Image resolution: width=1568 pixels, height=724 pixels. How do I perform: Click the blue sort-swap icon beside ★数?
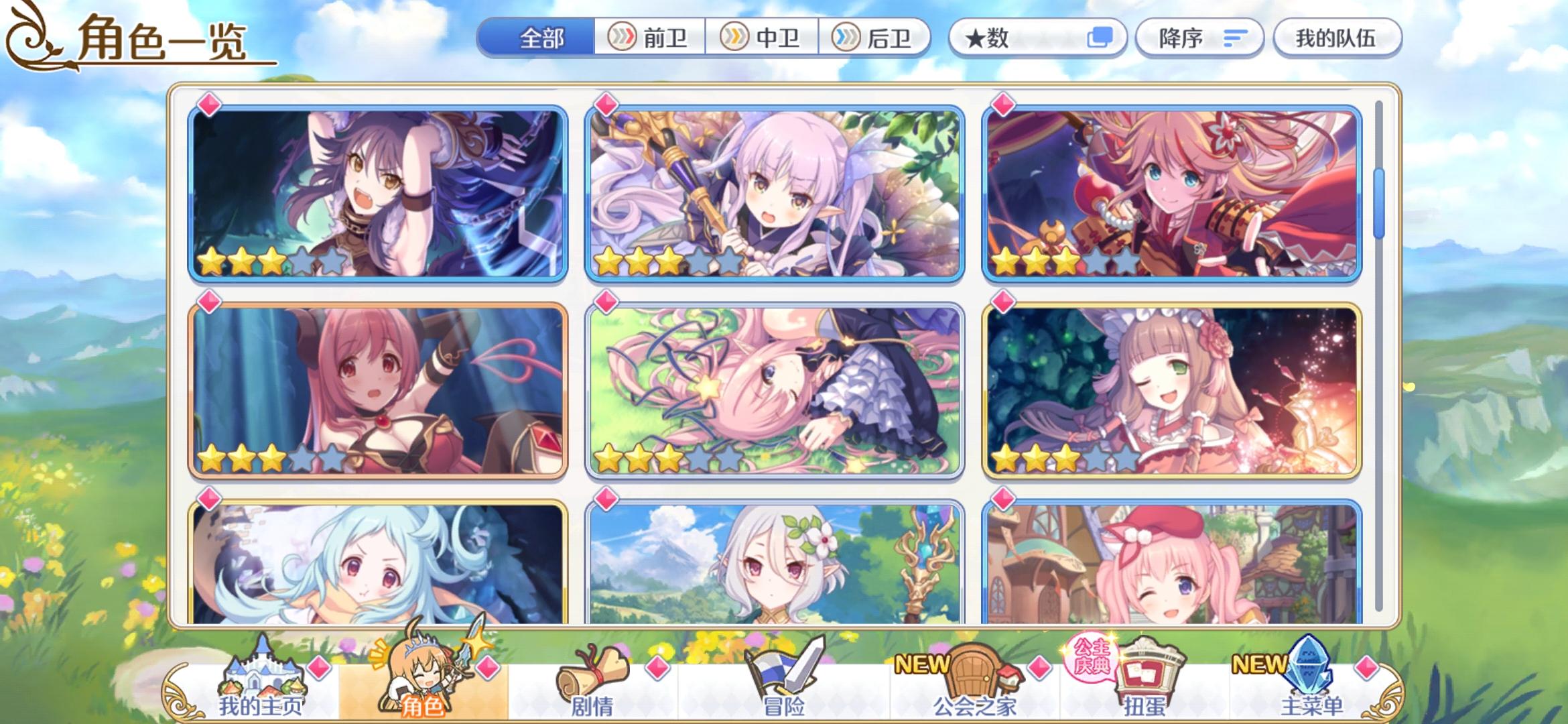(1099, 38)
